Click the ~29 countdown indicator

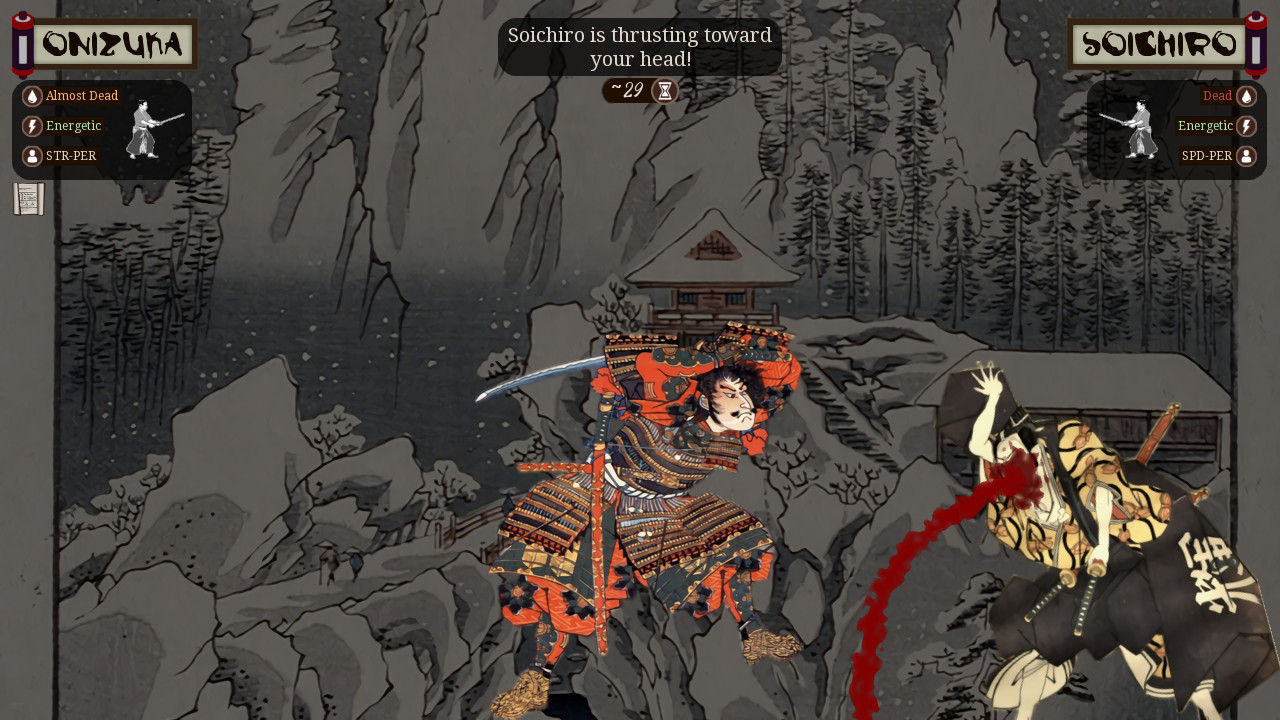coord(628,90)
